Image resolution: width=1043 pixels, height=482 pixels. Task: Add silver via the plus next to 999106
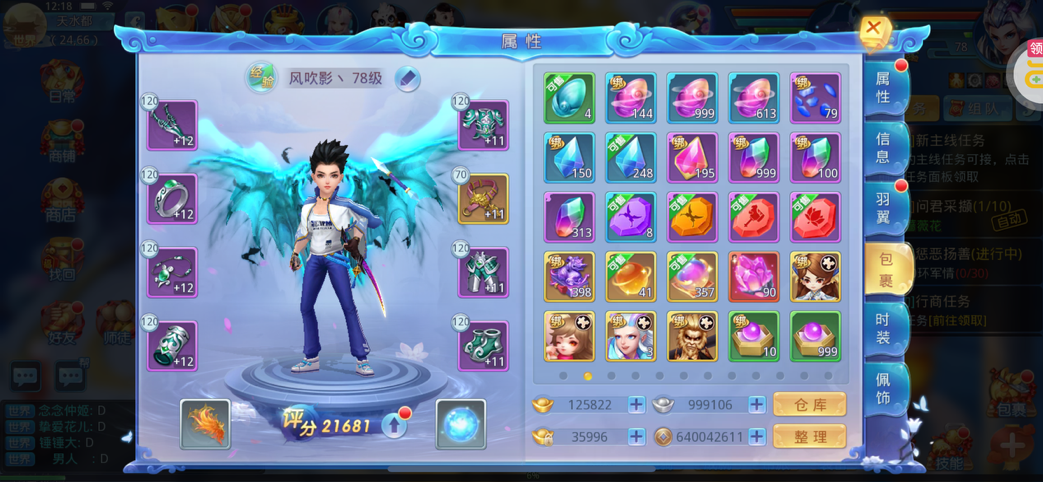pyautogui.click(x=757, y=405)
